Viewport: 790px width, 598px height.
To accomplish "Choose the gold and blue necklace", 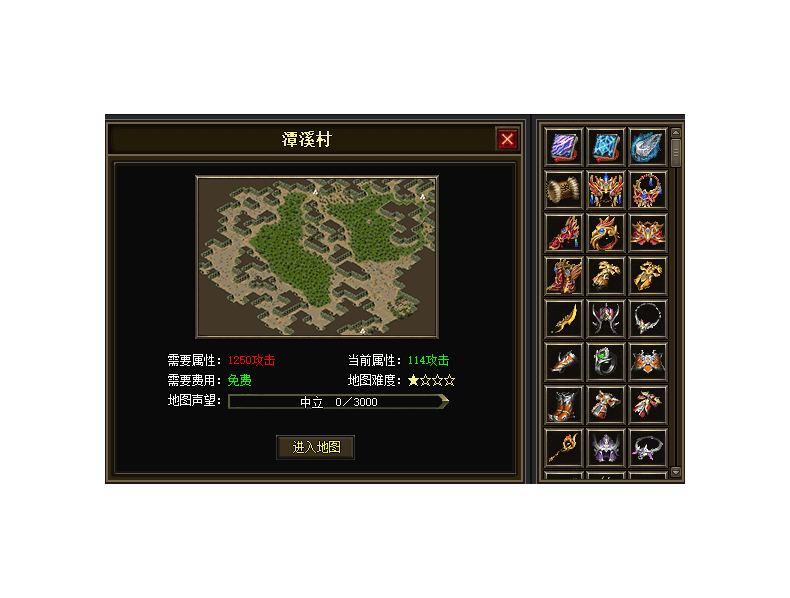I will (x=648, y=190).
